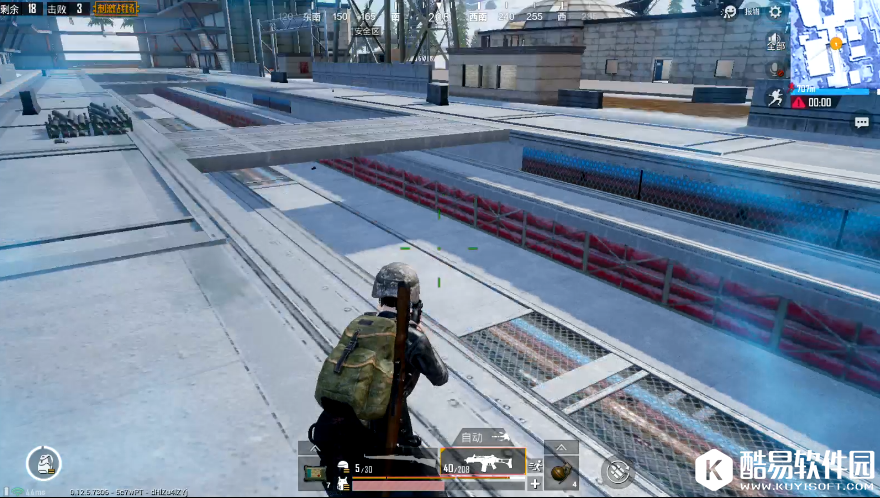Tap the round ammo icon button
This screenshot has width=880, height=498.
pos(617,470)
